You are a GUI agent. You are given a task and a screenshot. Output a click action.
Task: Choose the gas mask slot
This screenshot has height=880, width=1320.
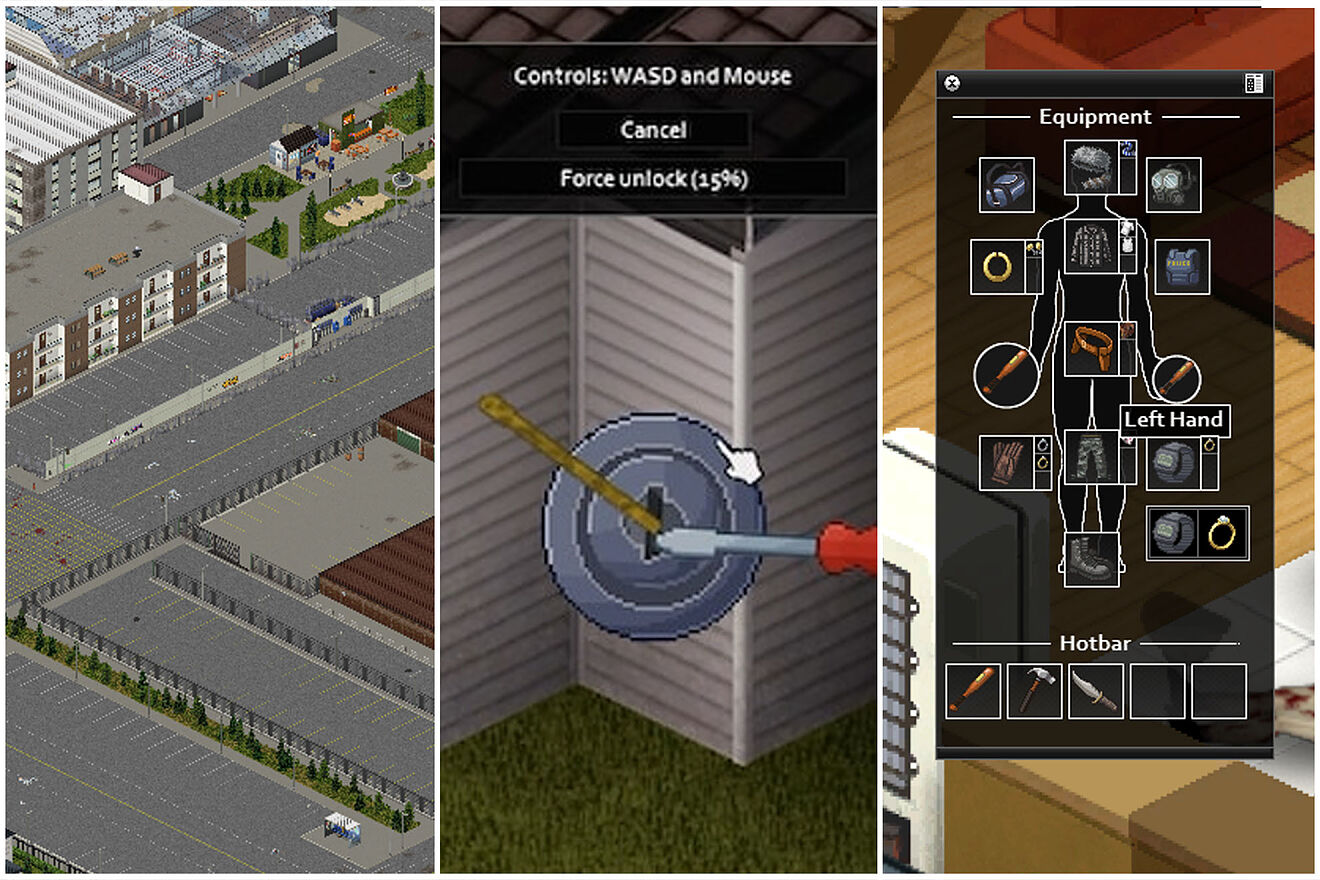pyautogui.click(x=1173, y=185)
